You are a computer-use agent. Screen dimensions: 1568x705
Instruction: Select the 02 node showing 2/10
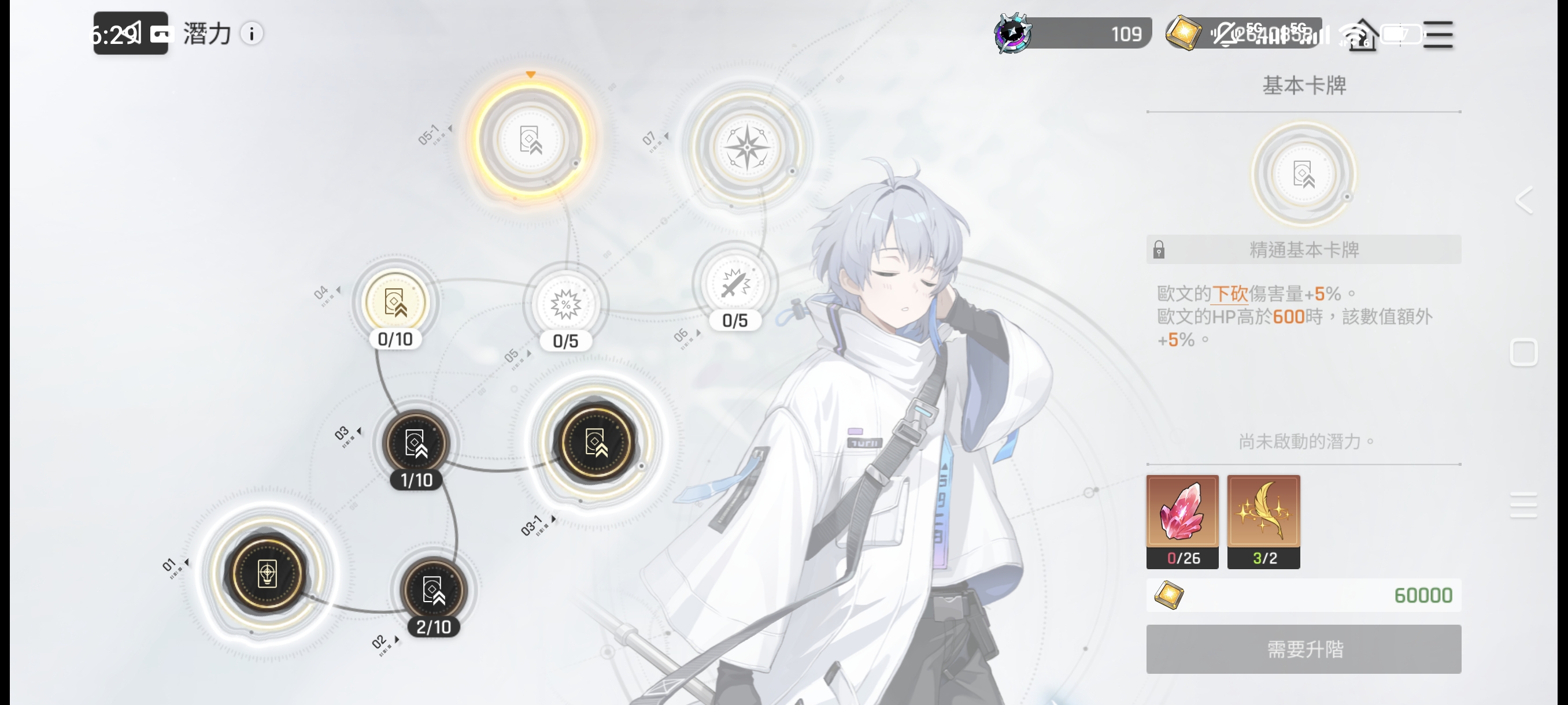(434, 589)
